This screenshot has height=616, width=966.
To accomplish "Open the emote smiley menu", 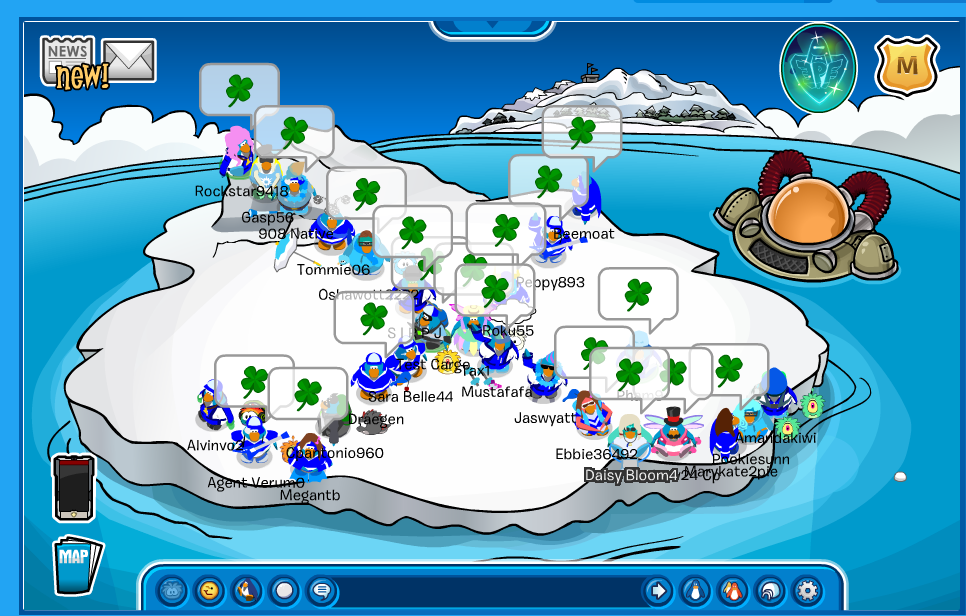I will pyautogui.click(x=209, y=590).
